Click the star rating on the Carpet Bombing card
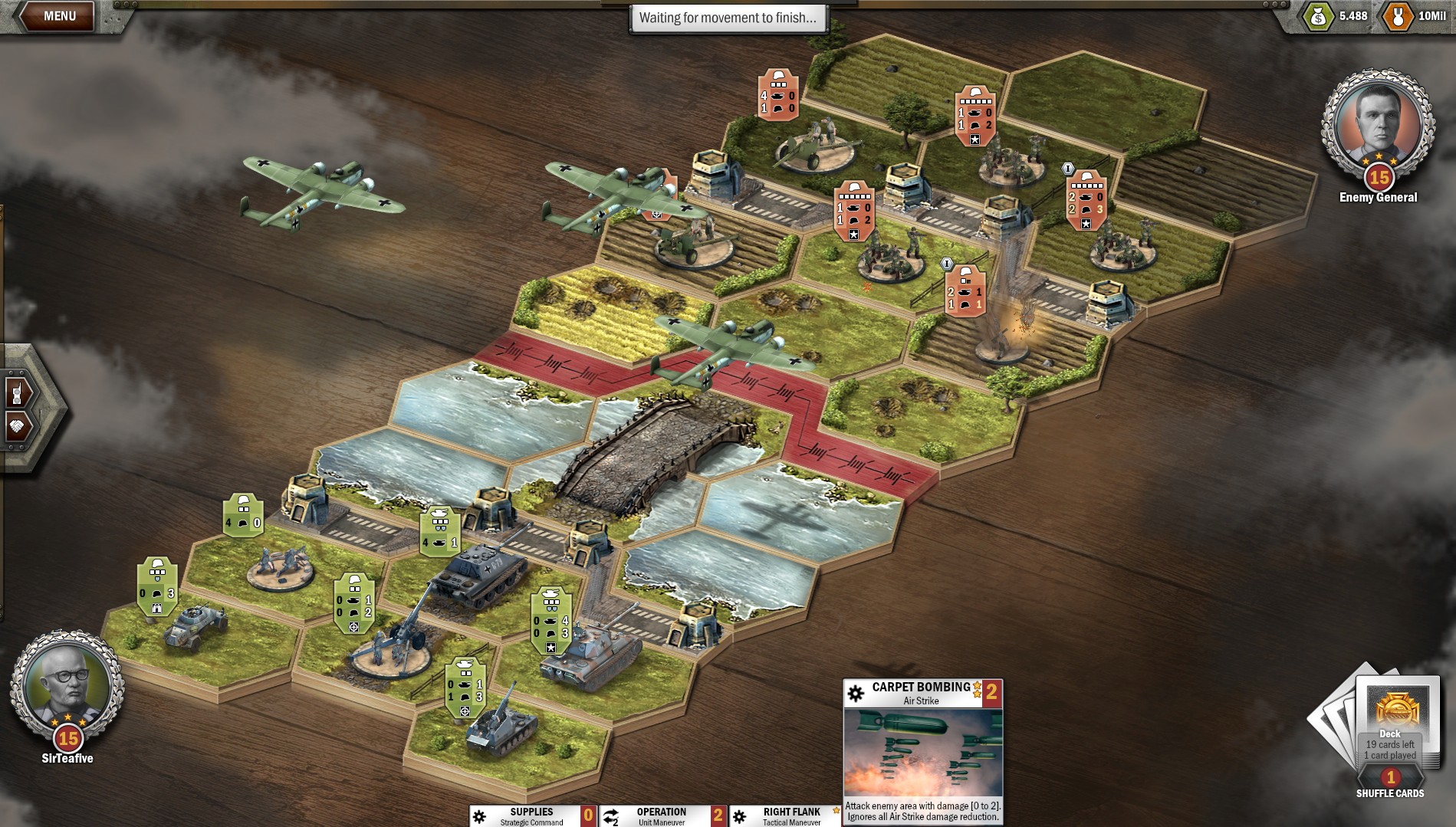 click(x=975, y=688)
